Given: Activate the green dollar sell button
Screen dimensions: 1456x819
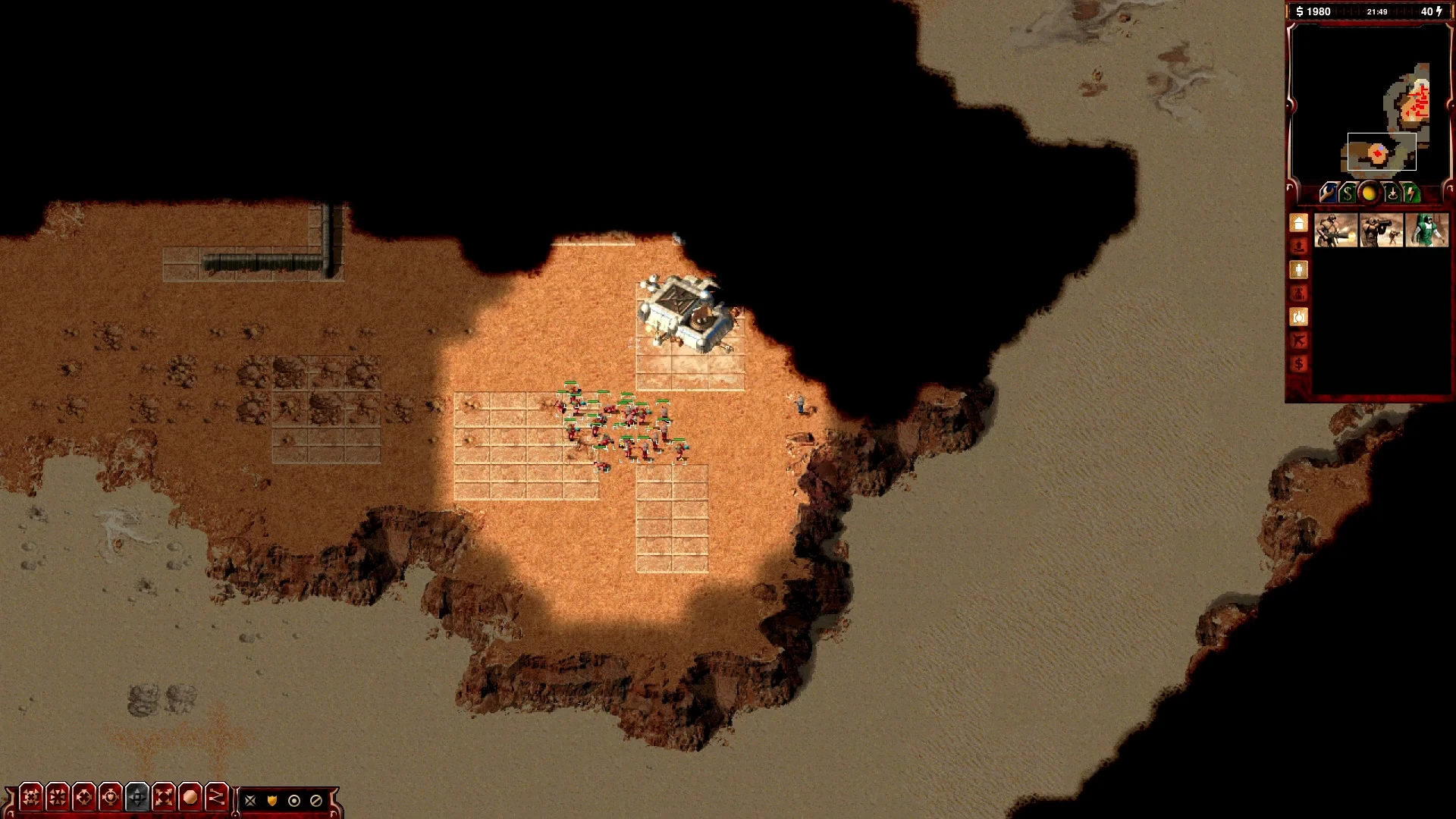Looking at the screenshot, I should tap(1348, 193).
